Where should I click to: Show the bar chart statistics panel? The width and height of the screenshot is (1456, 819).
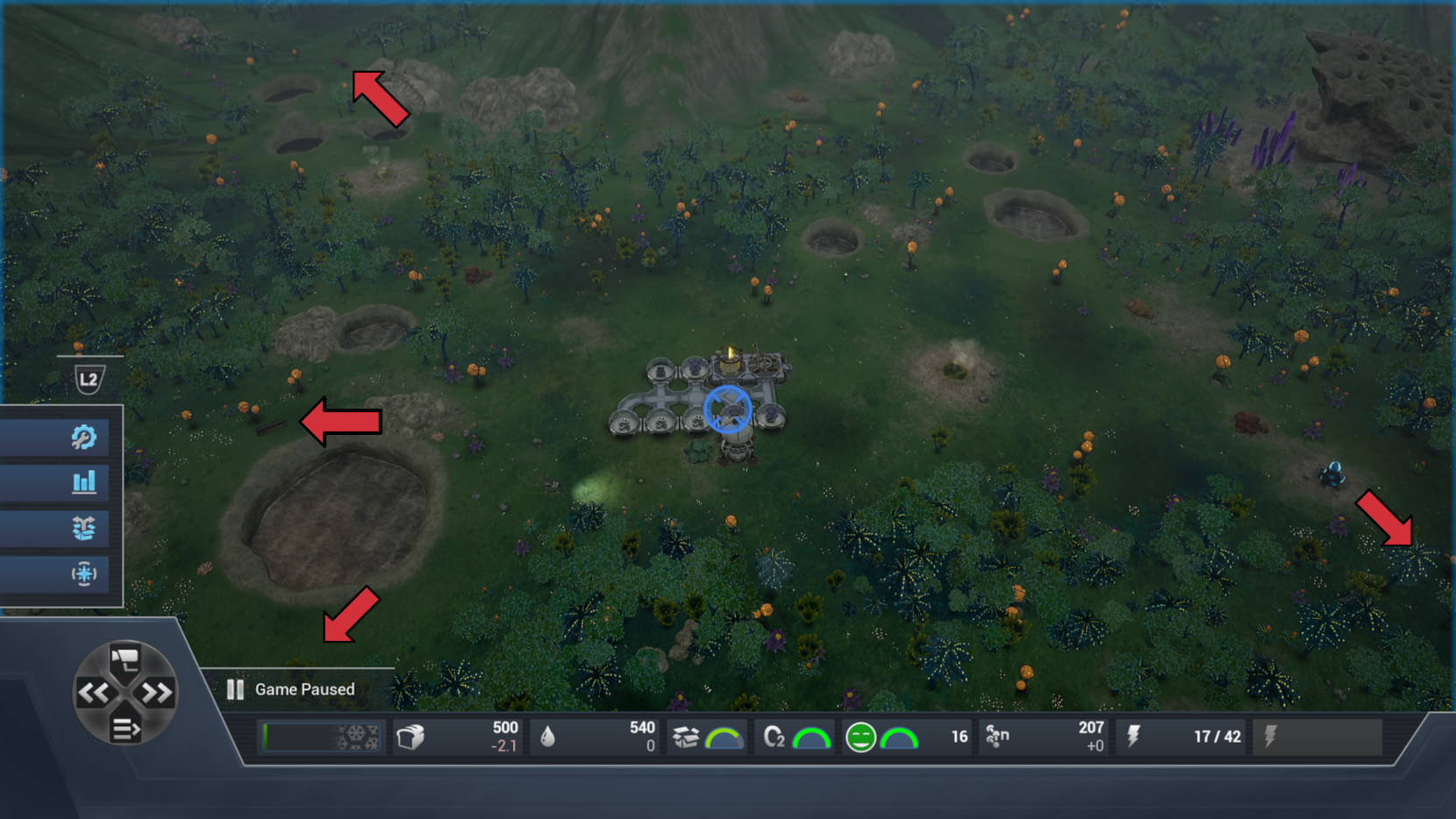[x=83, y=481]
